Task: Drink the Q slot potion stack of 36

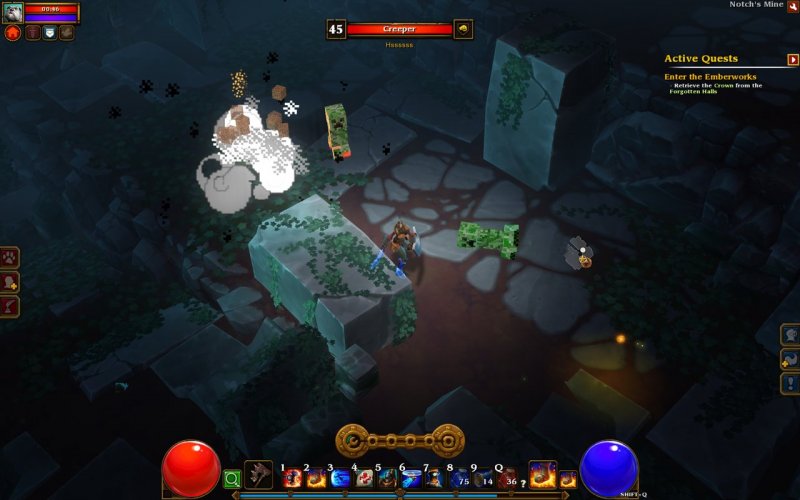Action: point(508,478)
